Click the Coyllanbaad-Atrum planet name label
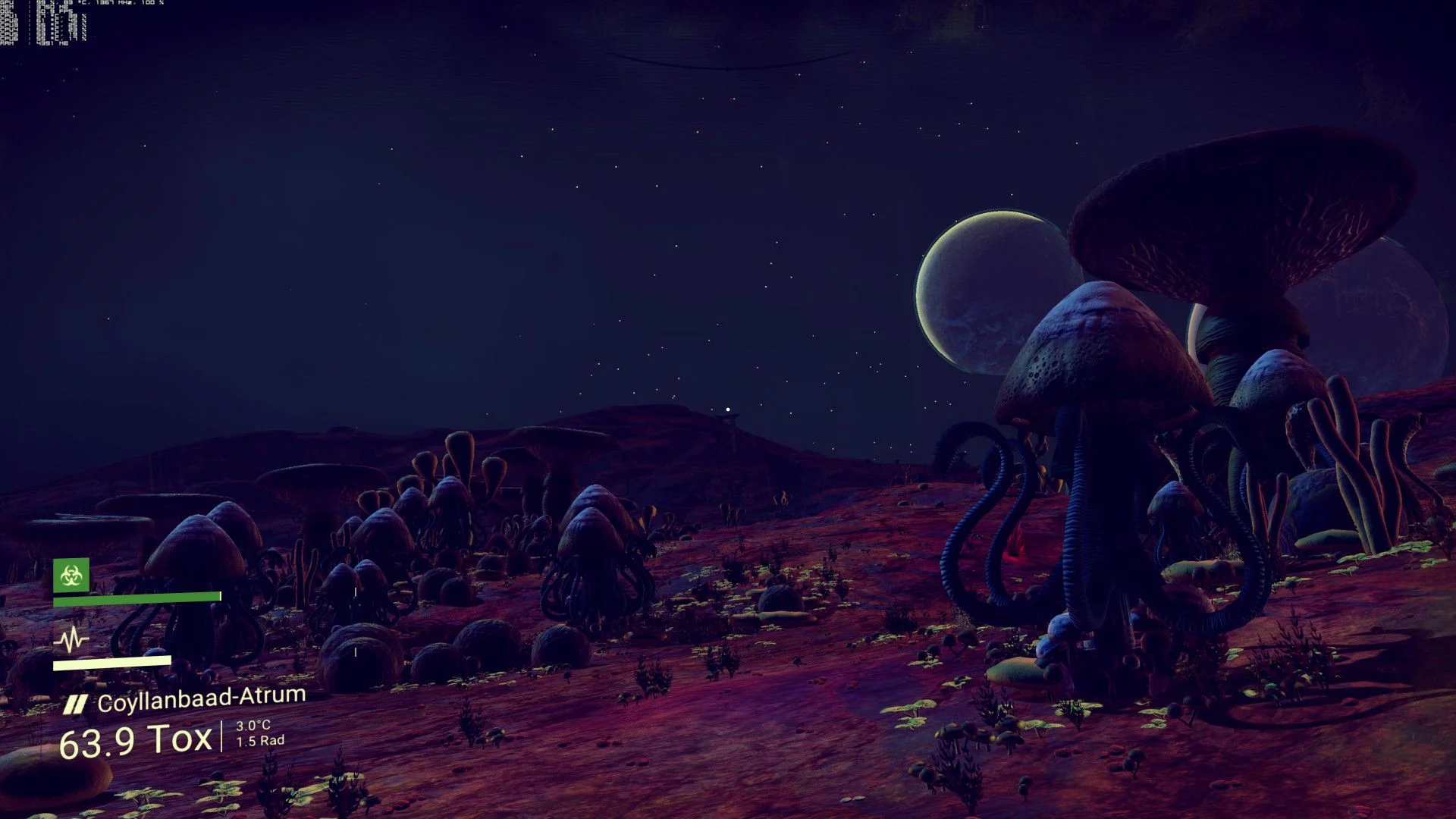The image size is (1456, 819). point(201,699)
